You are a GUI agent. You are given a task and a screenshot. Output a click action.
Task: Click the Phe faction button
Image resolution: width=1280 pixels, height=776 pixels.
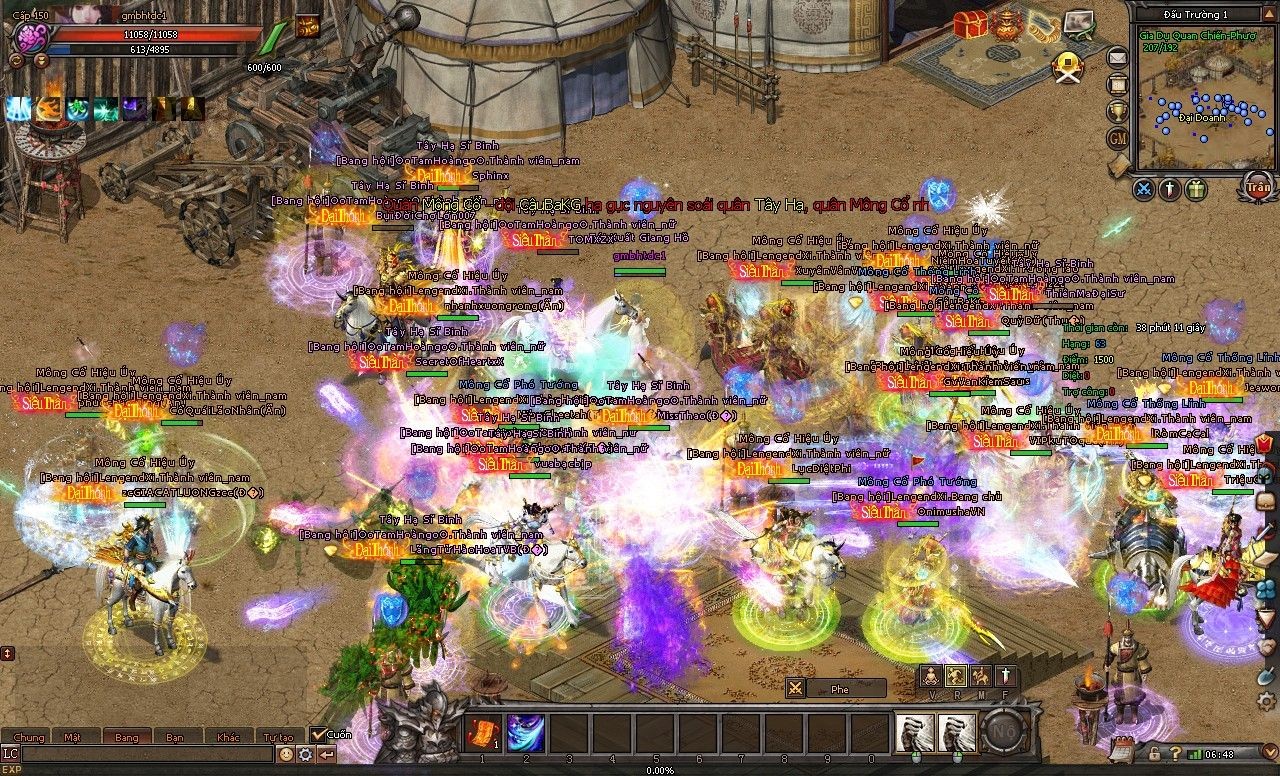(x=838, y=688)
